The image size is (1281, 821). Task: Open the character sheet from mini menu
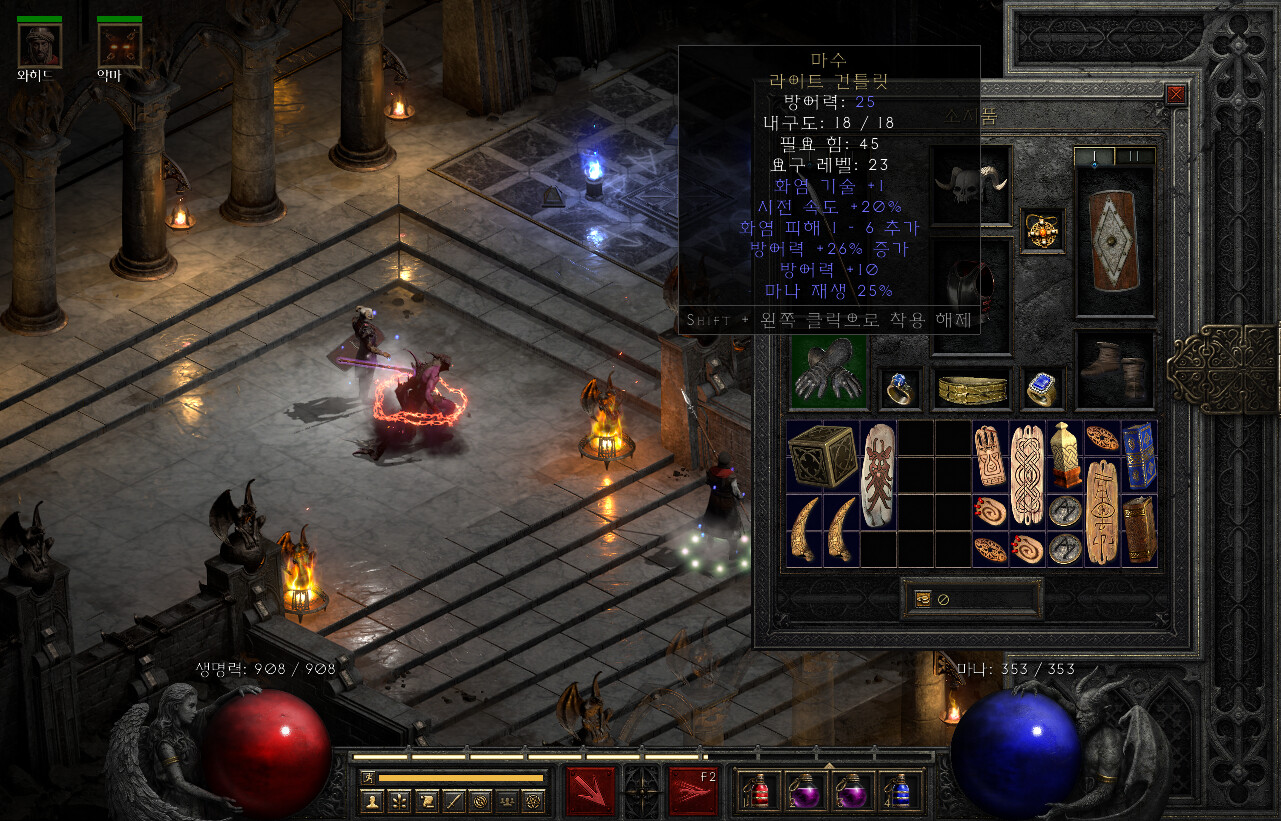point(372,800)
